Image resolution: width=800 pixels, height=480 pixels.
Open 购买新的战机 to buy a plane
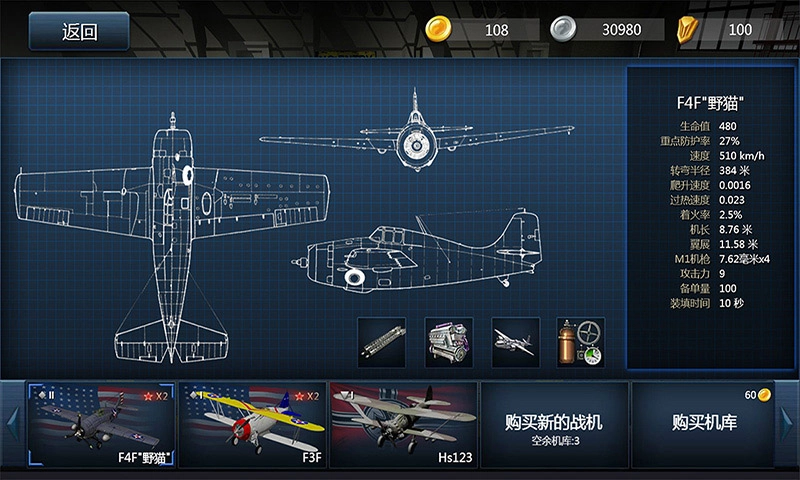pos(554,425)
